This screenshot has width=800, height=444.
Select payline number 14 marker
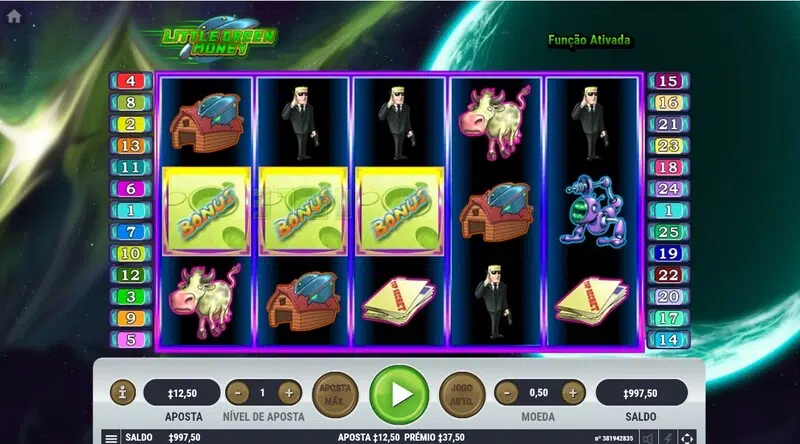pyautogui.click(x=667, y=339)
